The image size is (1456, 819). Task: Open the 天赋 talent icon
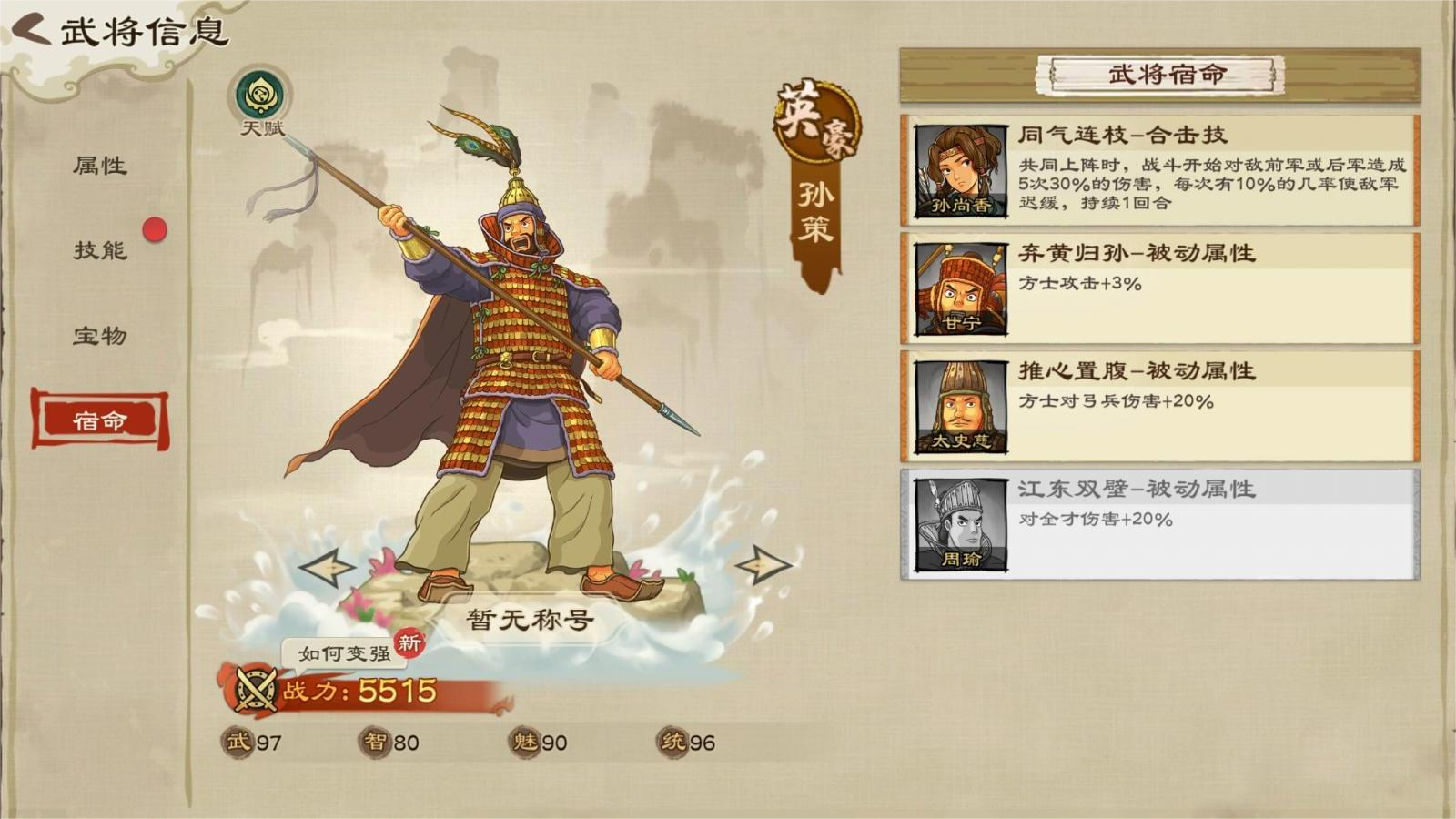[x=258, y=96]
